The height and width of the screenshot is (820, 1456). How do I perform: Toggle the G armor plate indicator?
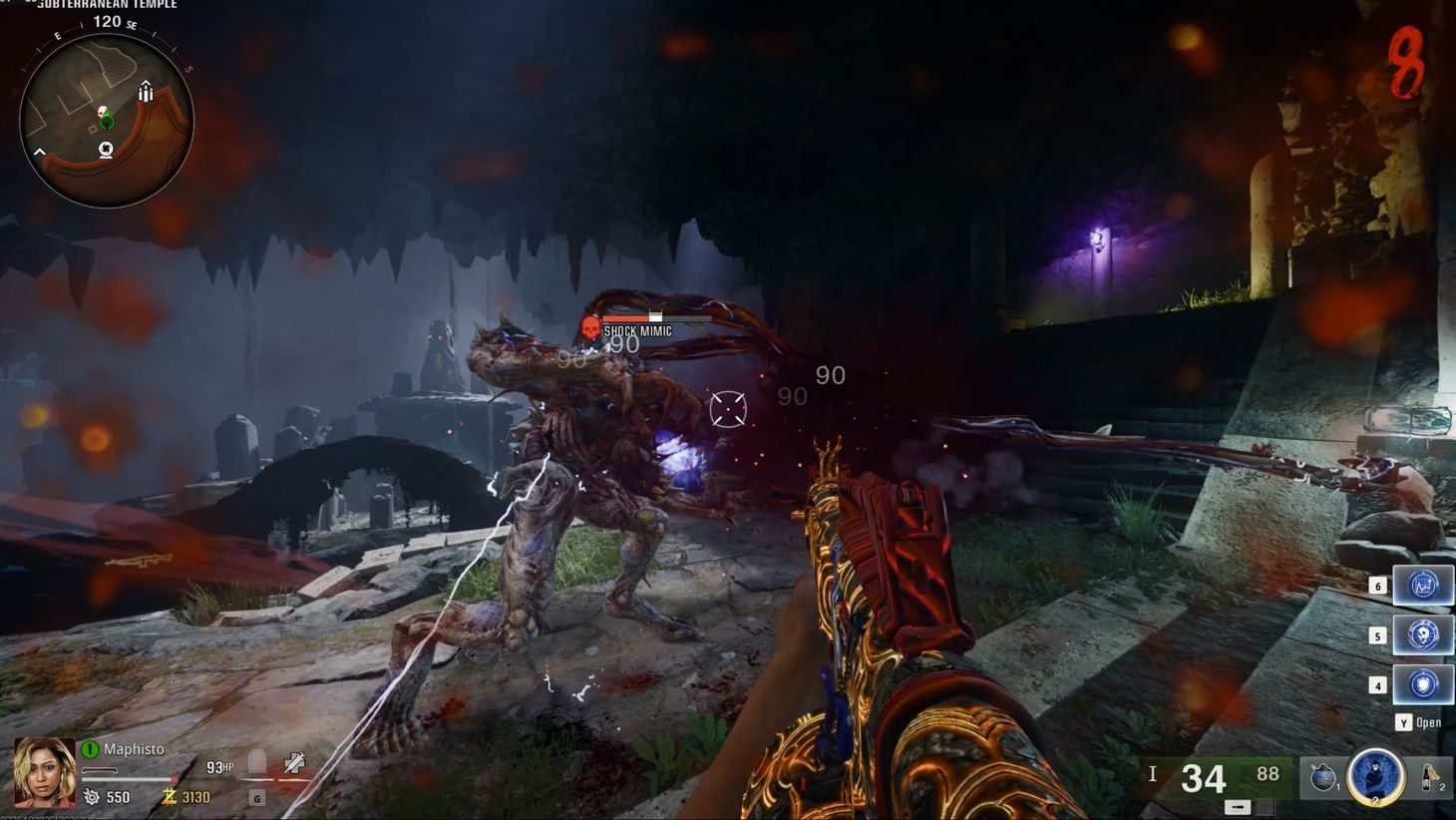click(x=257, y=798)
